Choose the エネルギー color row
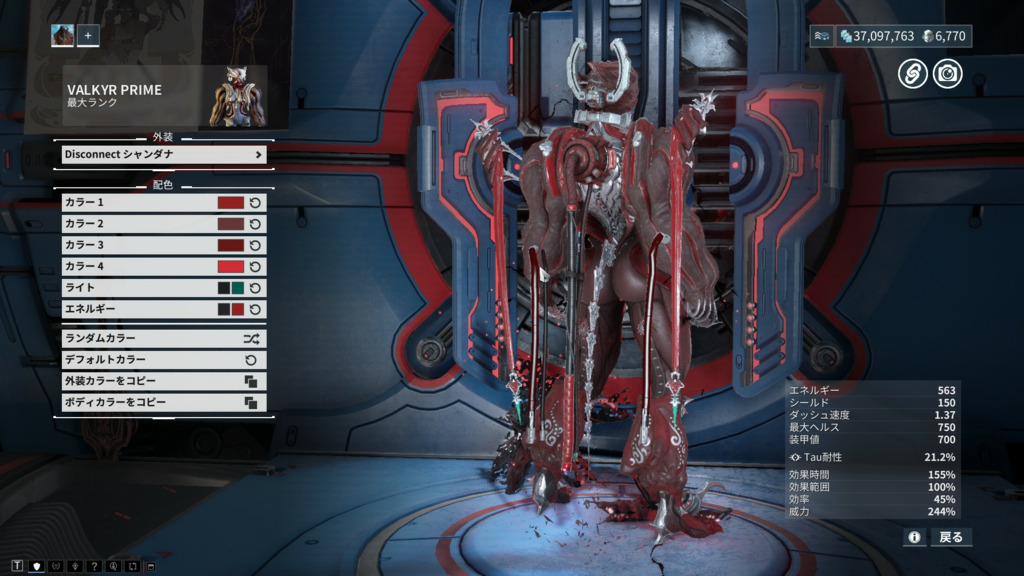 [x=140, y=309]
